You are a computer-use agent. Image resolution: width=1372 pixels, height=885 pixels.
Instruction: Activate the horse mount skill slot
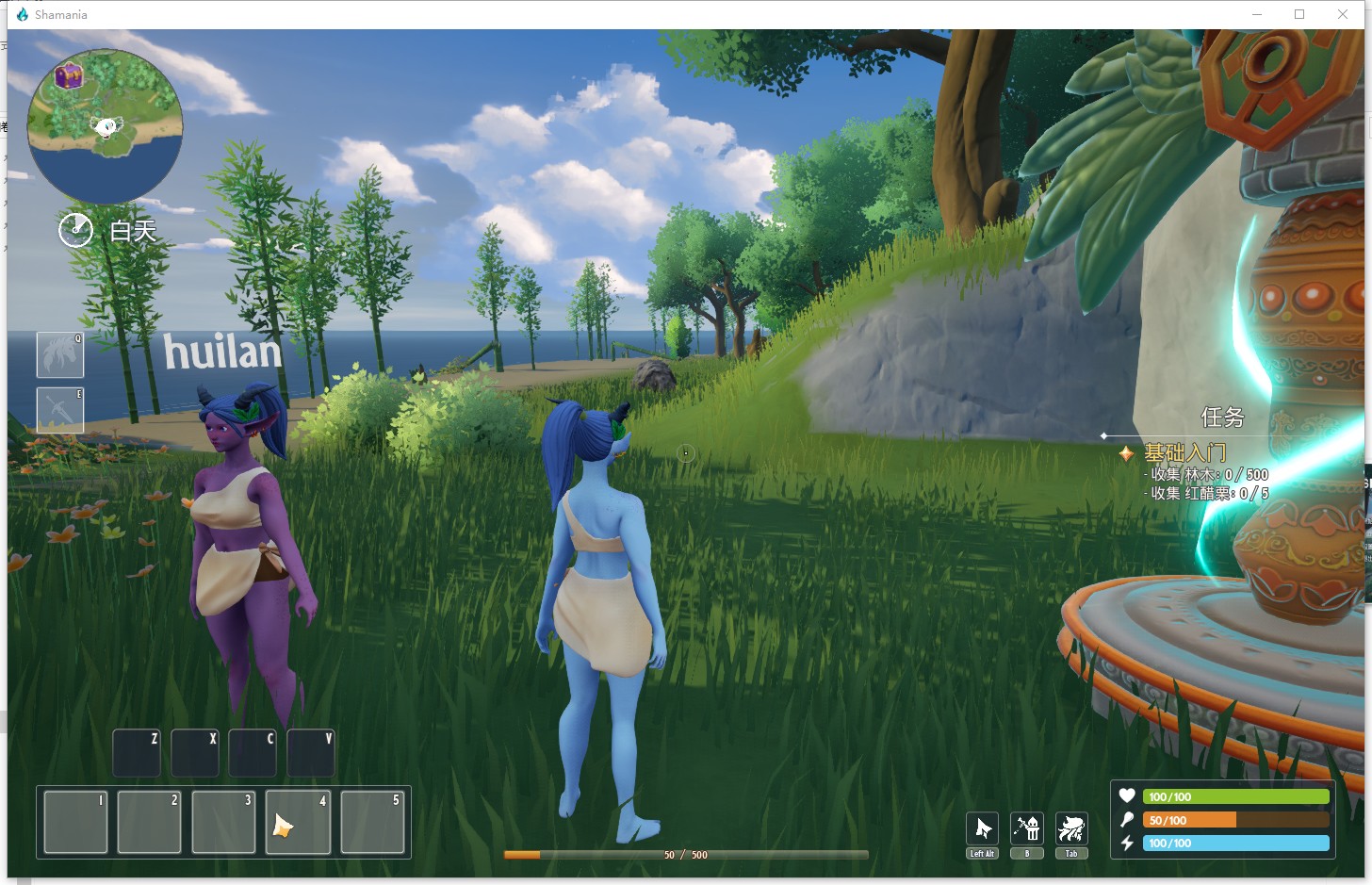(60, 354)
